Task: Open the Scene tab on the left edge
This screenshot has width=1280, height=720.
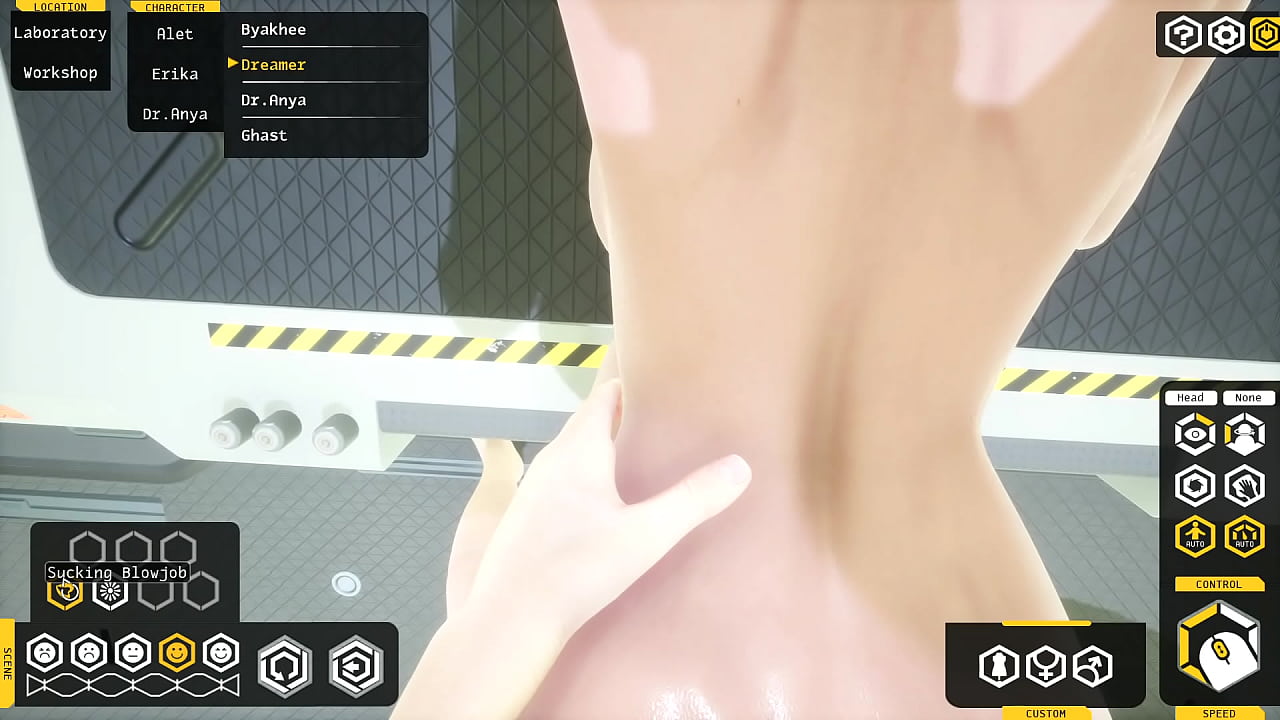Action: 7,663
